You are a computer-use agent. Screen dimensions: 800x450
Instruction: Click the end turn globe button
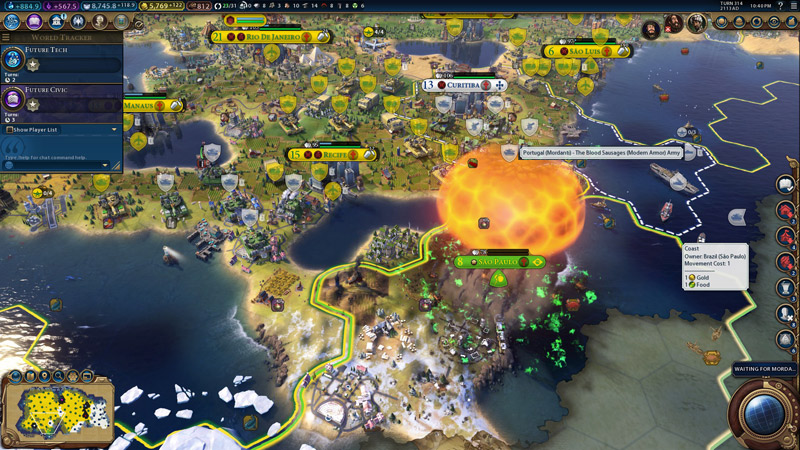coord(763,411)
